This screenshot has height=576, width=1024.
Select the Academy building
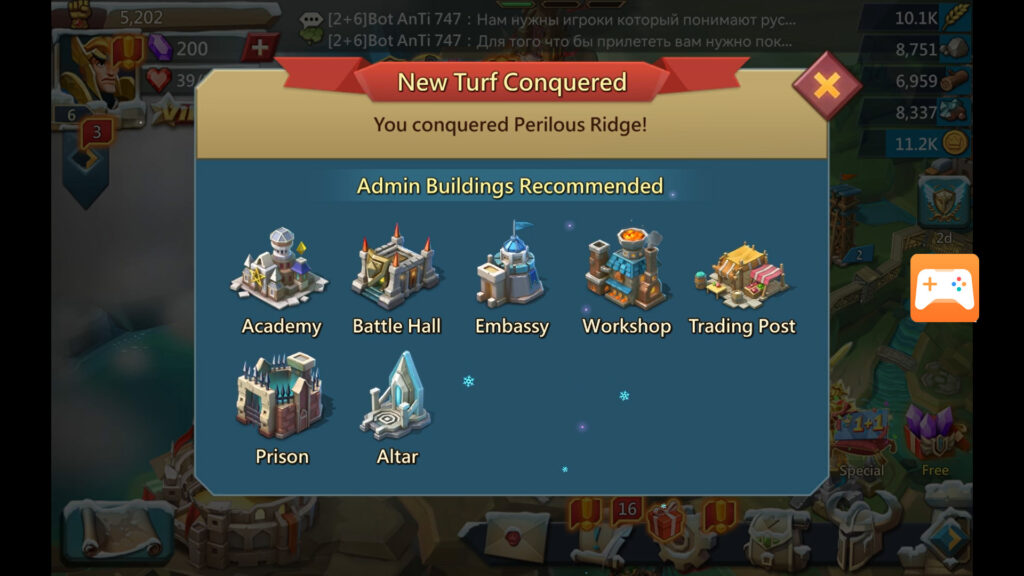(281, 278)
